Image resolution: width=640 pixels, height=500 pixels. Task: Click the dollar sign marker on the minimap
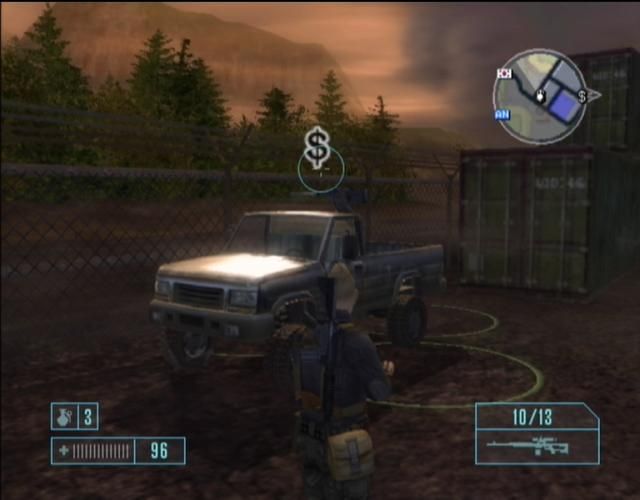[x=582, y=96]
